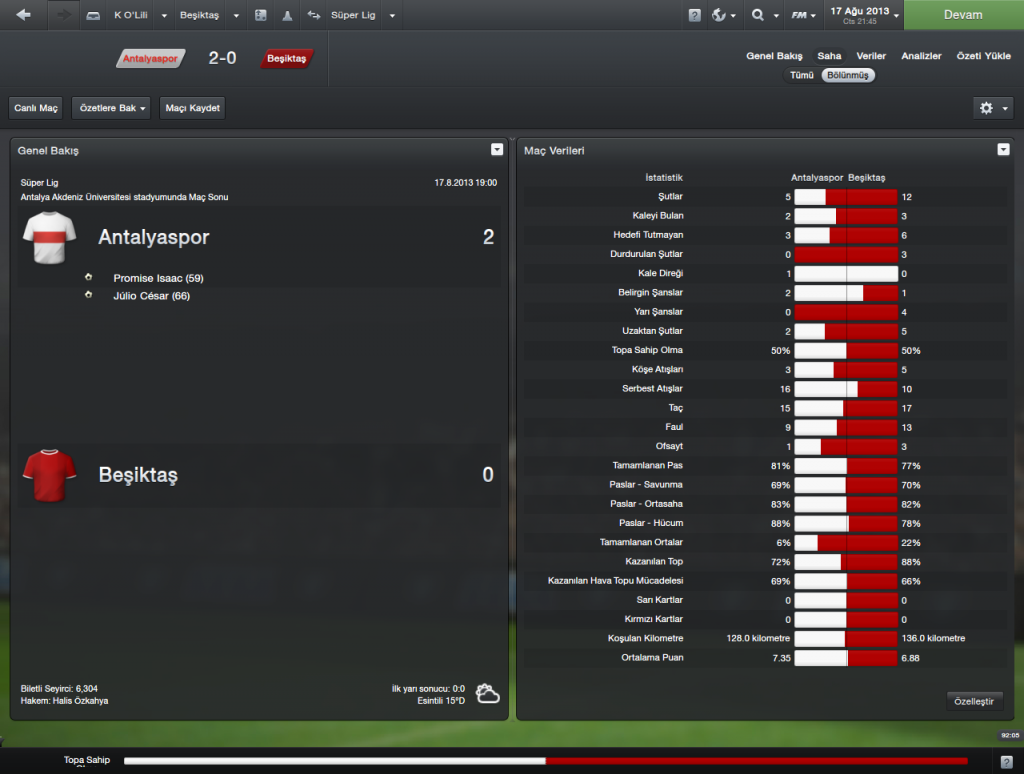Click the Özelleştir customize button
Viewport: 1024px width, 774px height.
click(x=974, y=702)
